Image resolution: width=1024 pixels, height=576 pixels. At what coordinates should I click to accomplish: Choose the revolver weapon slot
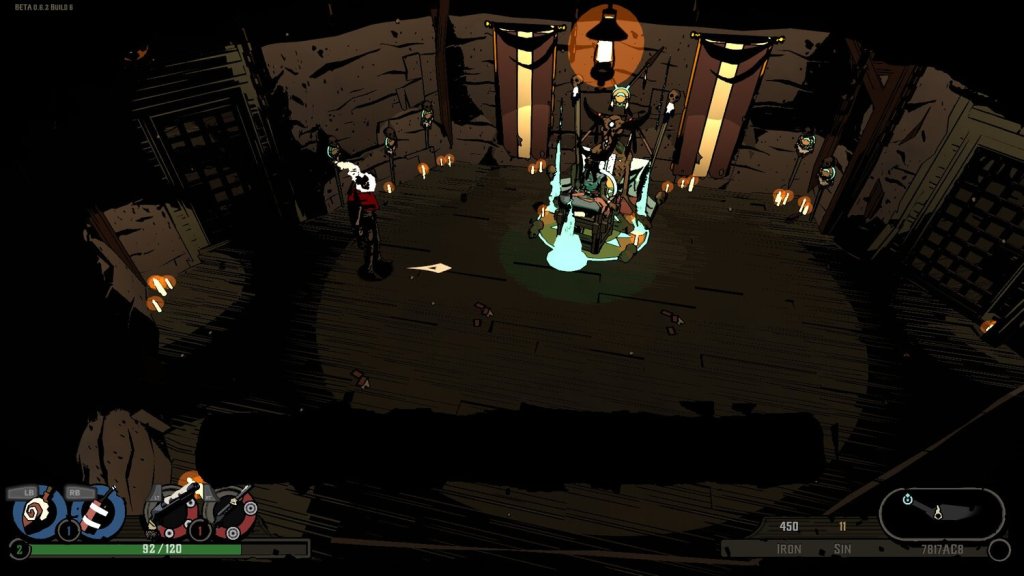coord(174,512)
